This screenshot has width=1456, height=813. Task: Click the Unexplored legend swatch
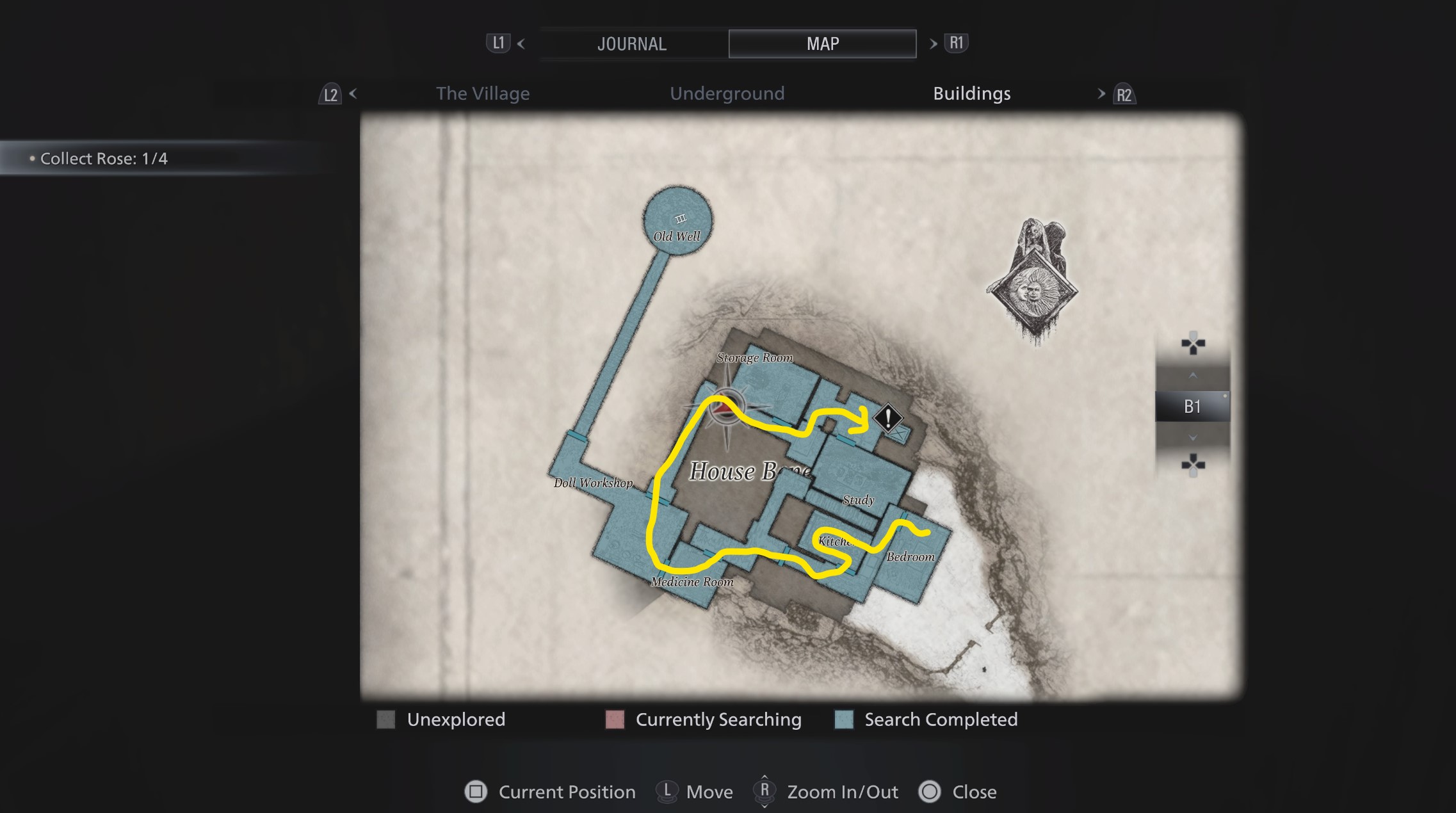pos(386,720)
